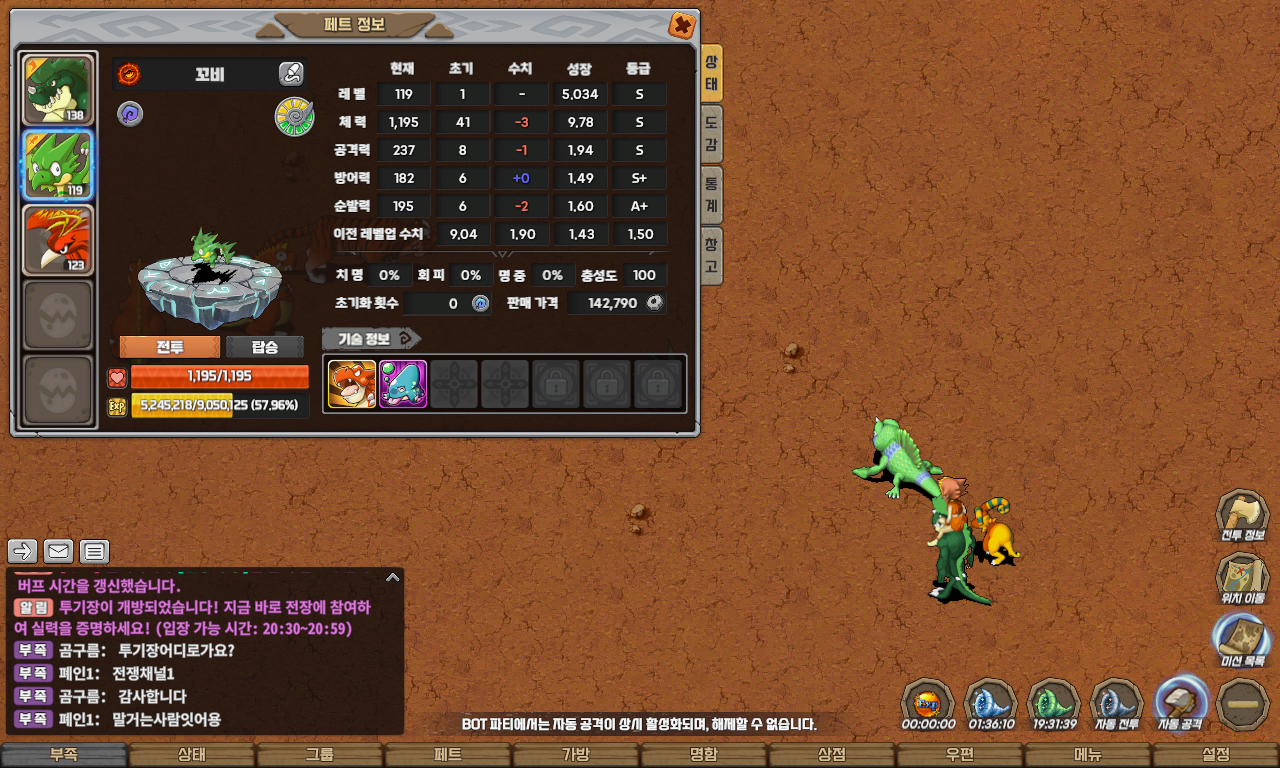1280x768 pixels.
Task: Open the 창고 side tab
Action: [x=711, y=256]
